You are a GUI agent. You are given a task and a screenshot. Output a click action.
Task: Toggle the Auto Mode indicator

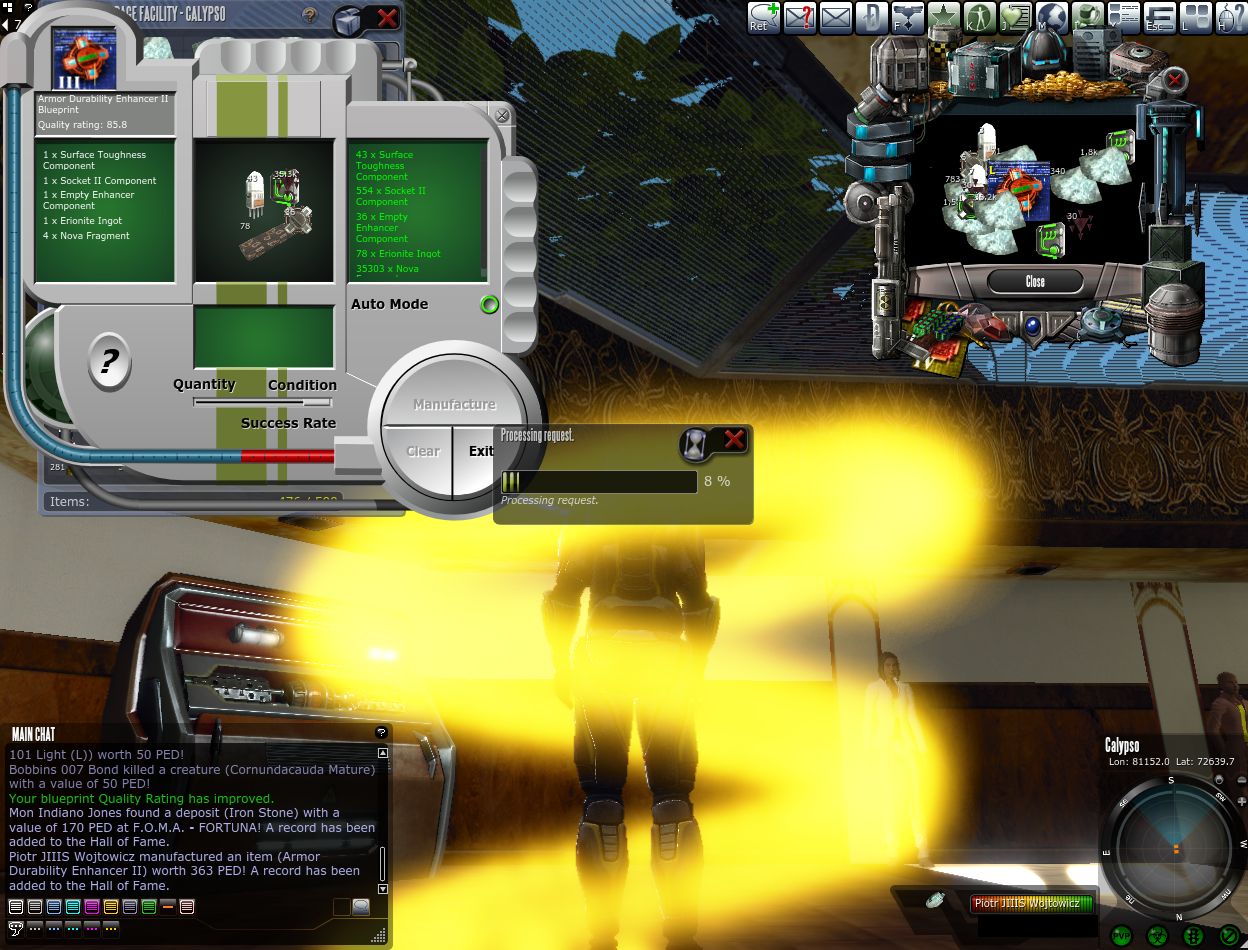click(489, 305)
